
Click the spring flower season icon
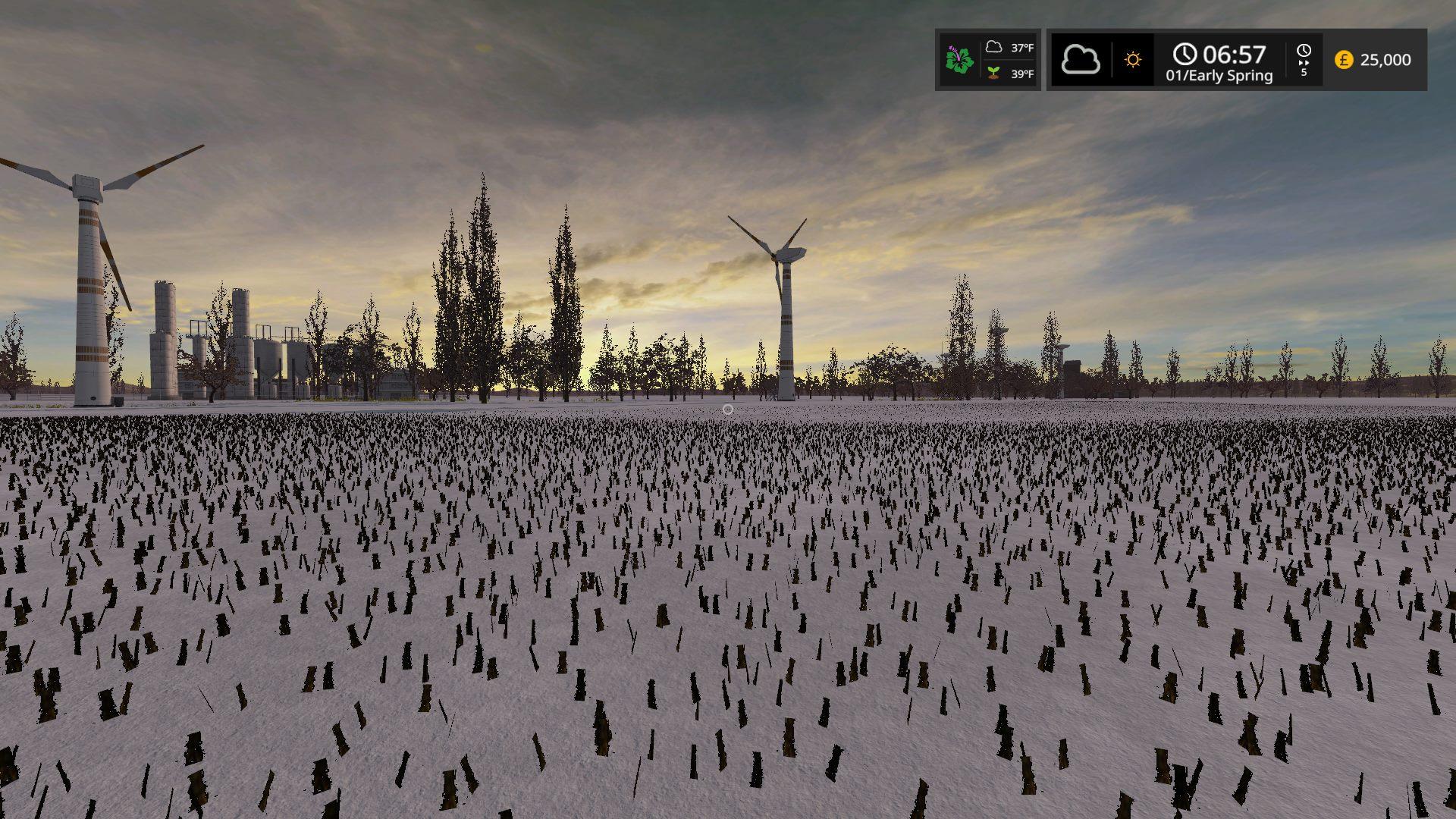pyautogui.click(x=959, y=60)
